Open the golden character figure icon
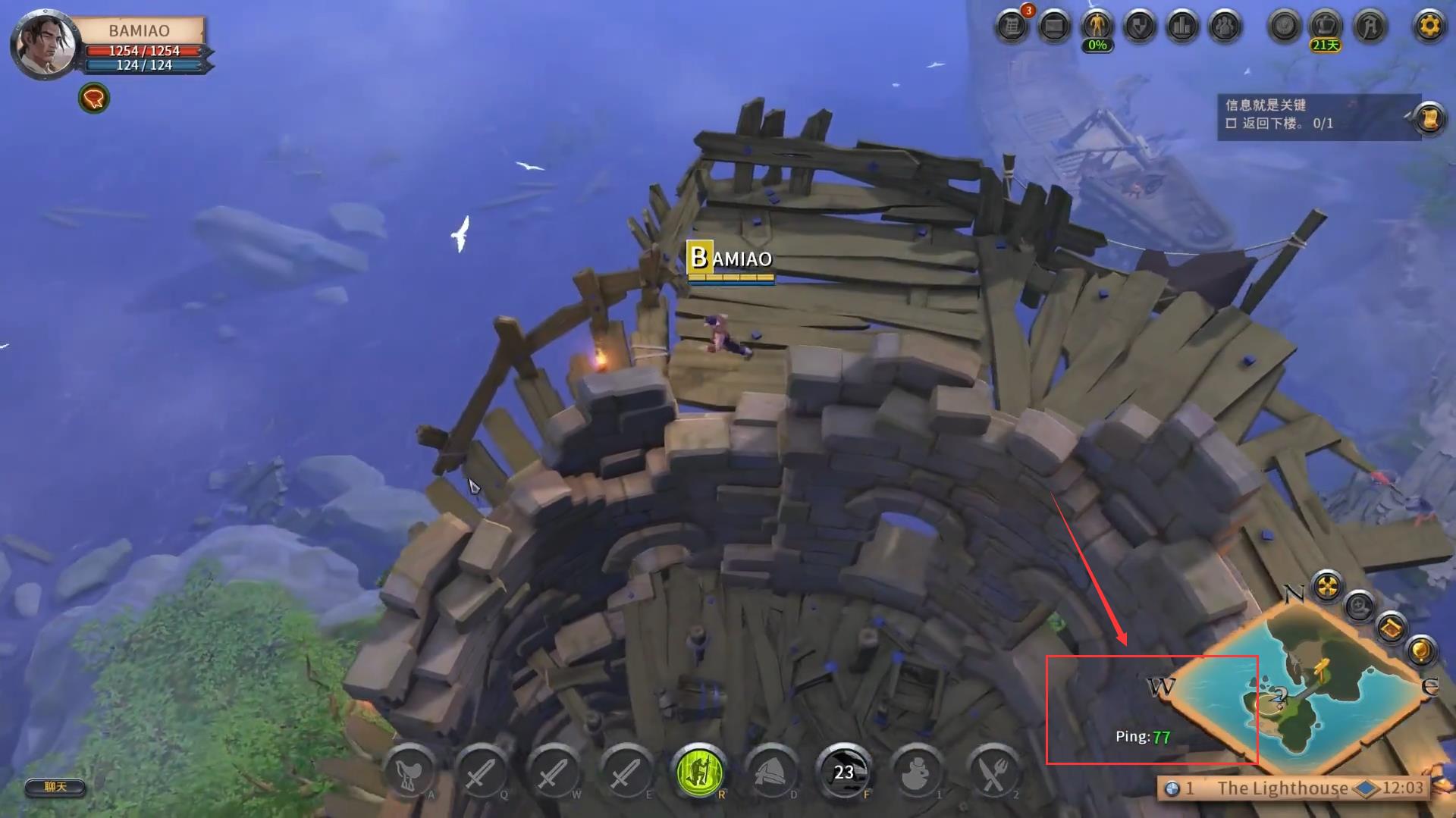Screen dimensions: 1456x818 click(x=1097, y=27)
